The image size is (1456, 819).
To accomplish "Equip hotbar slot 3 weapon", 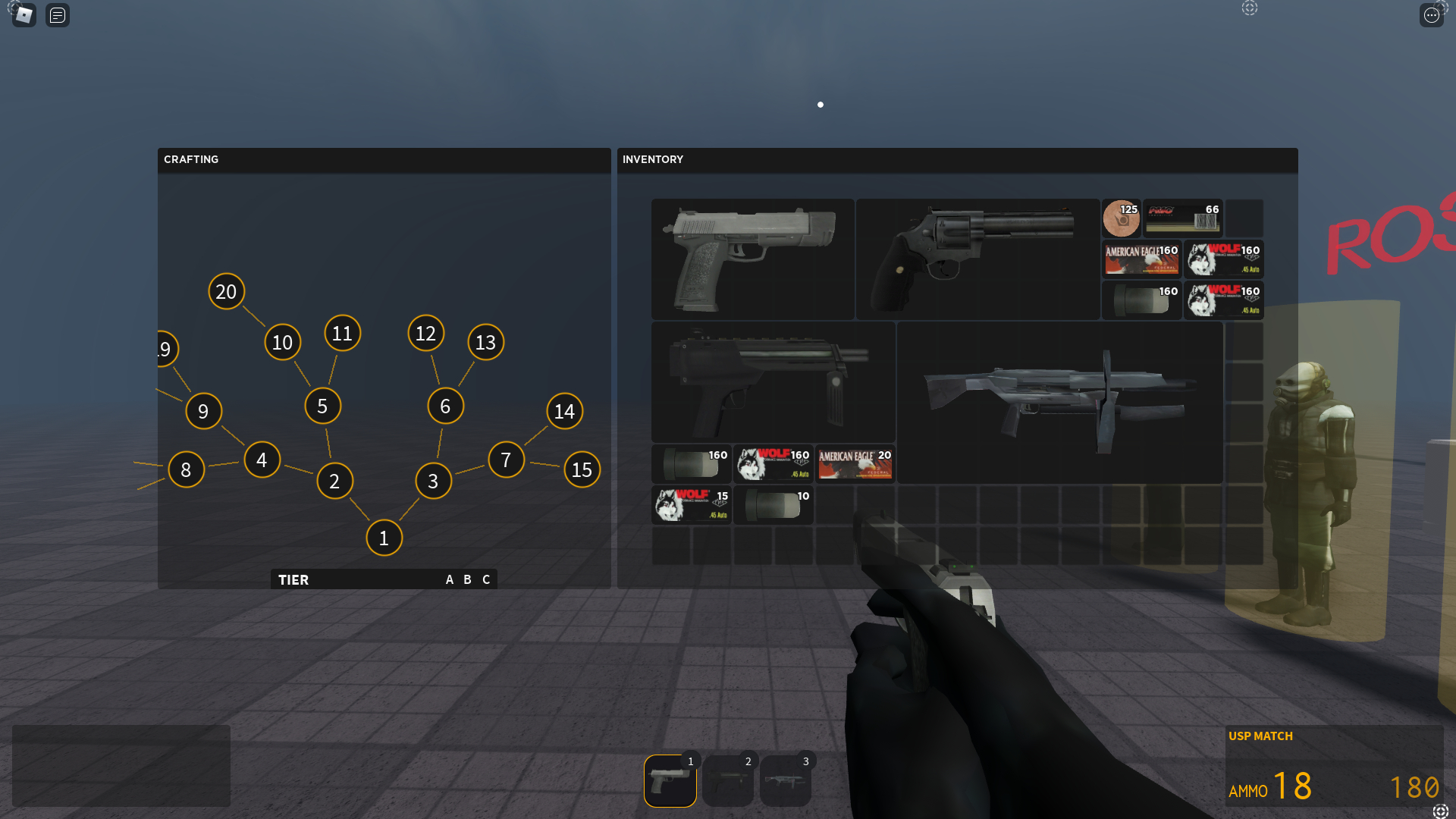I will (x=786, y=780).
